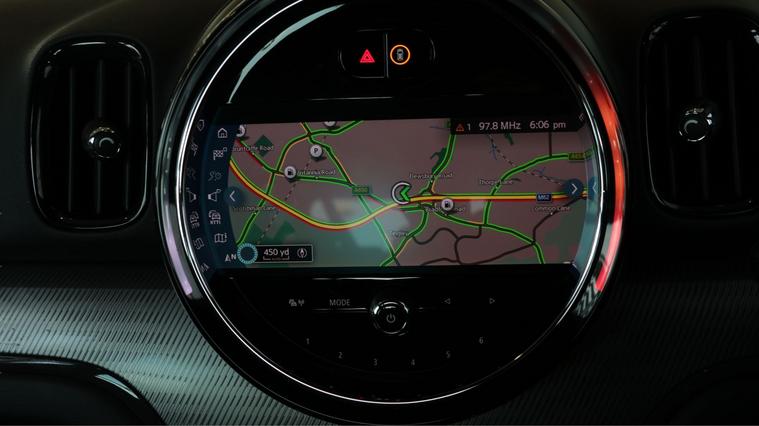Open the home icon in the sidebar
759x426 pixels.
(x=222, y=132)
